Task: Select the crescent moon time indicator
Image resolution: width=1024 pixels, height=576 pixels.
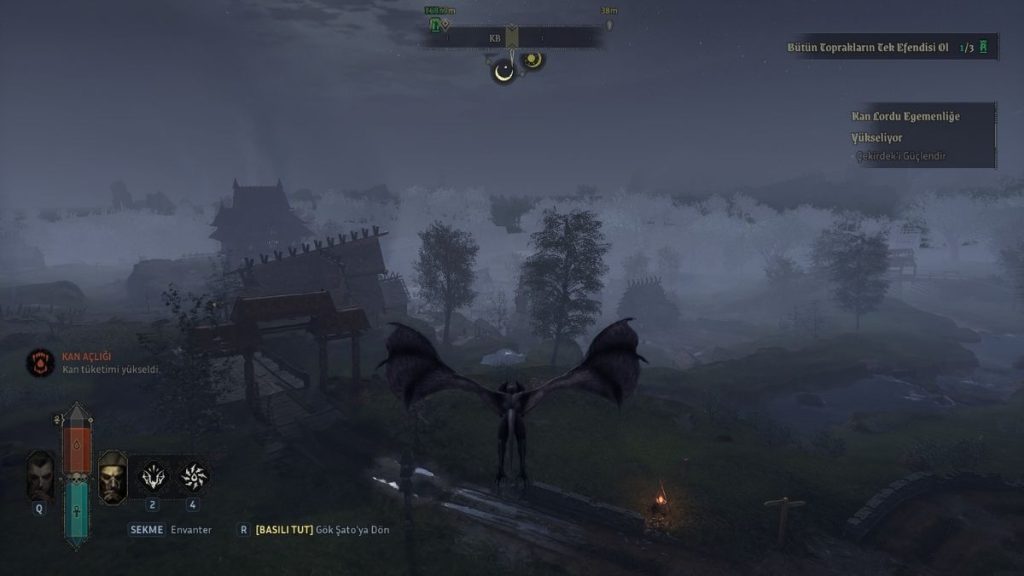Action: coord(504,70)
